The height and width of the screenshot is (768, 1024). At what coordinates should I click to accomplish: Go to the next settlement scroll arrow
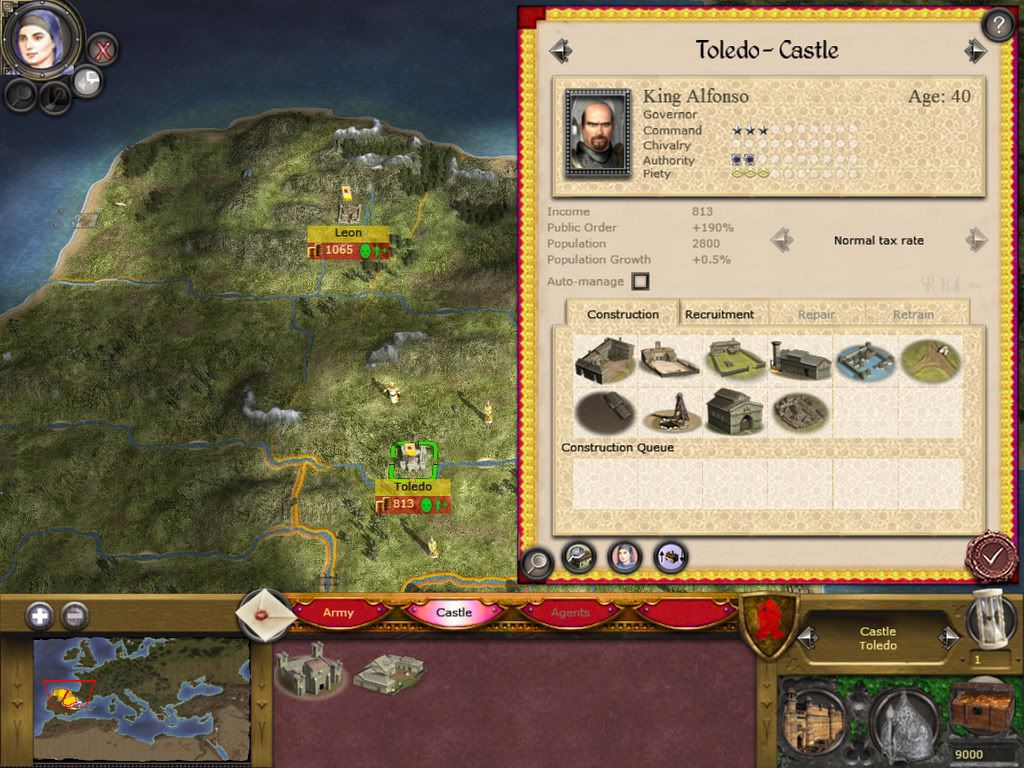coord(975,51)
